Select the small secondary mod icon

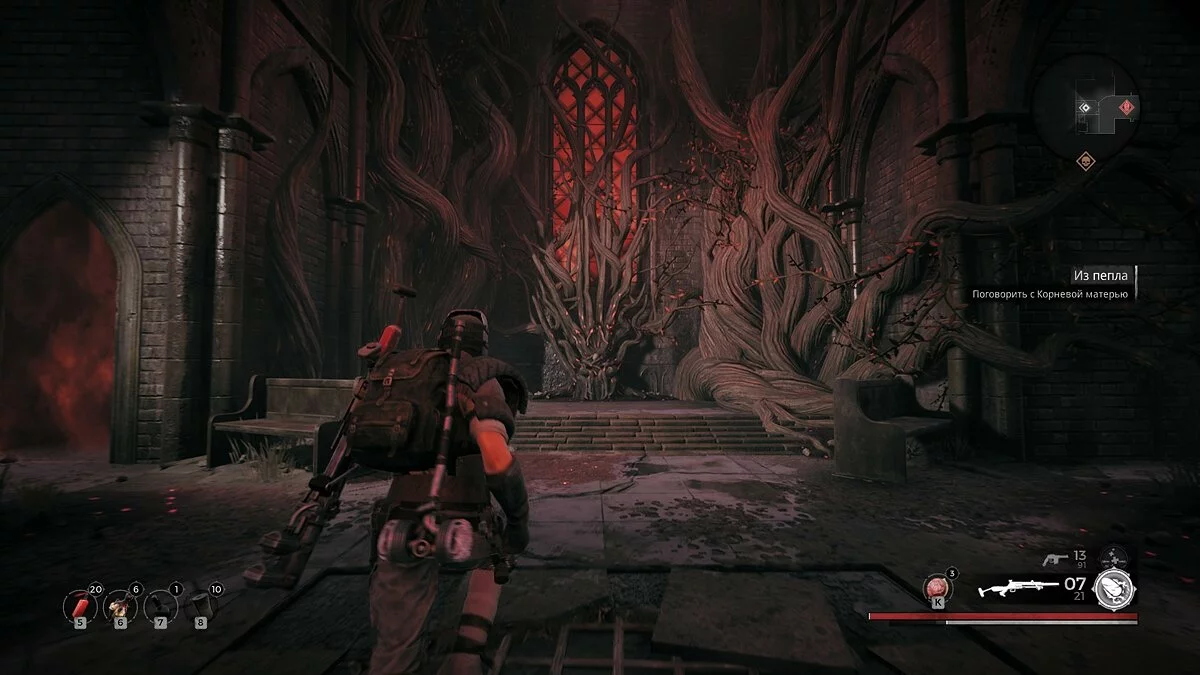[1112, 558]
